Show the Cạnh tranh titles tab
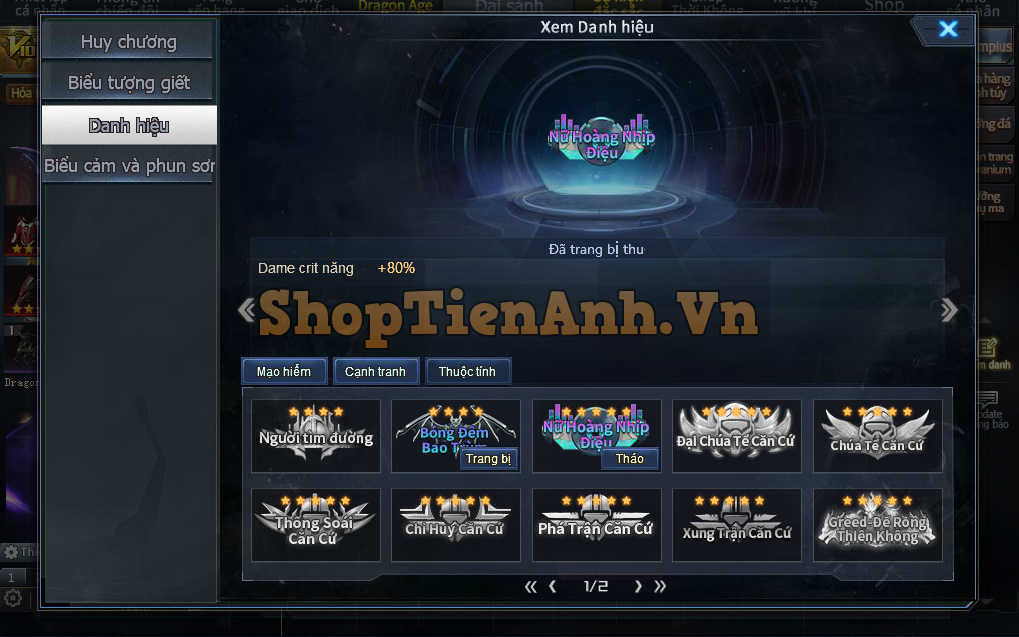Image resolution: width=1019 pixels, height=637 pixels. (x=375, y=372)
